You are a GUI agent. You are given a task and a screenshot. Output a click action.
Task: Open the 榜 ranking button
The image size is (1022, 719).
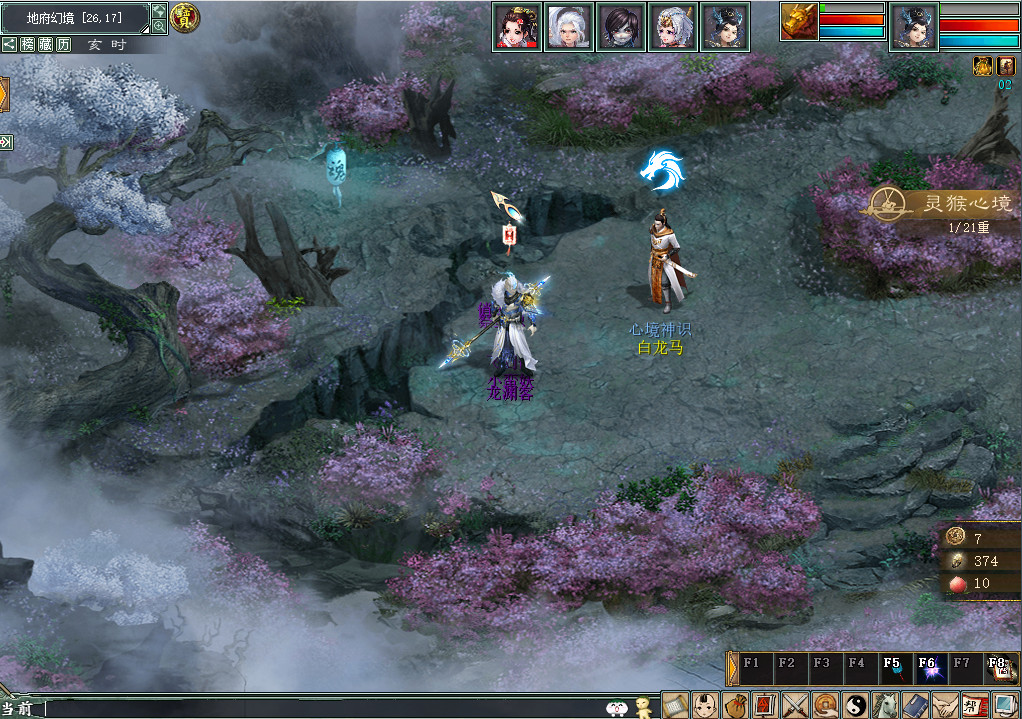28,44
